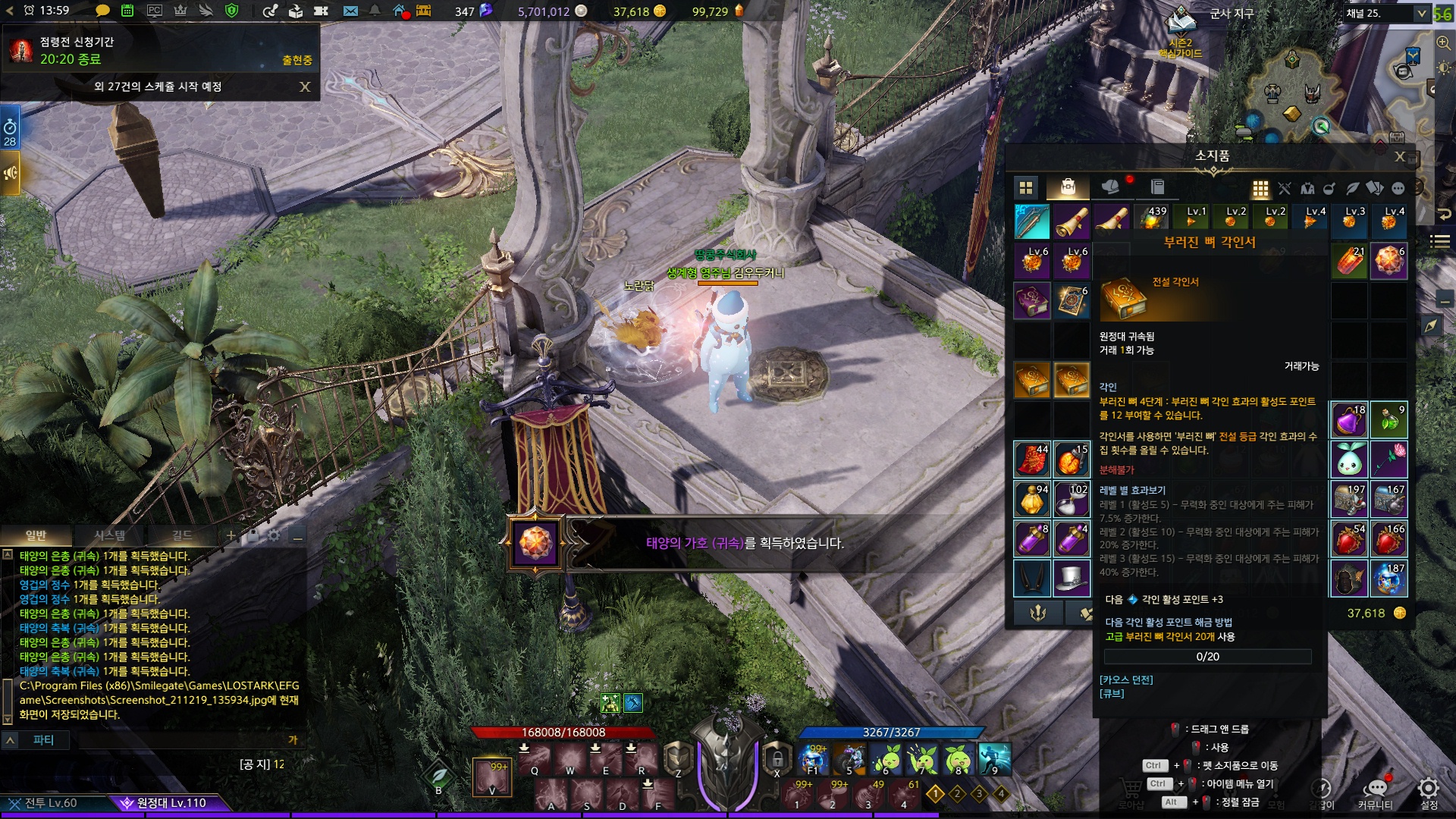Image resolution: width=1456 pixels, height=819 pixels.
Task: Activate the running figure skill icon
Action: [994, 758]
